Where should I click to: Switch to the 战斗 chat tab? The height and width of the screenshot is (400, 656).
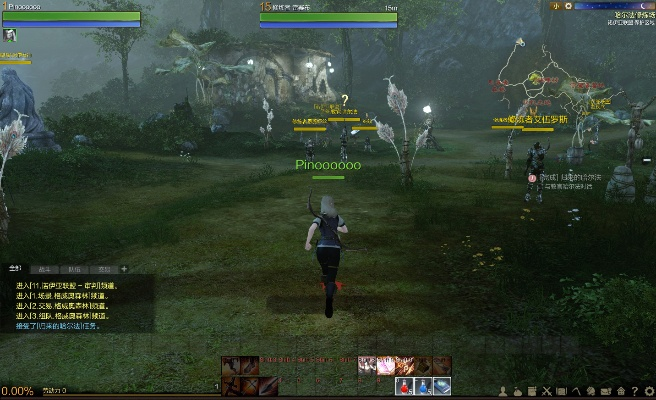(x=44, y=269)
